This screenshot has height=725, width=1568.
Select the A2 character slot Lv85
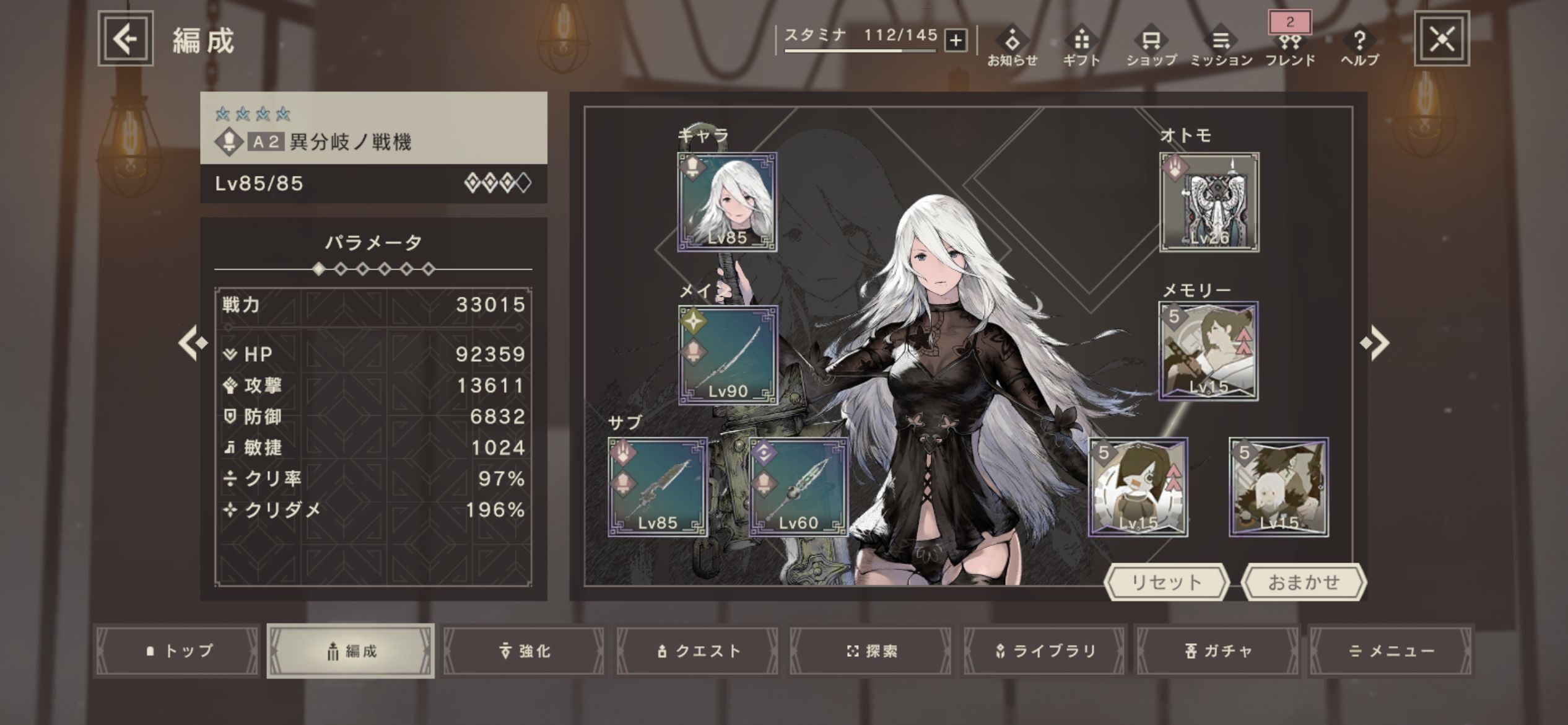coord(727,202)
